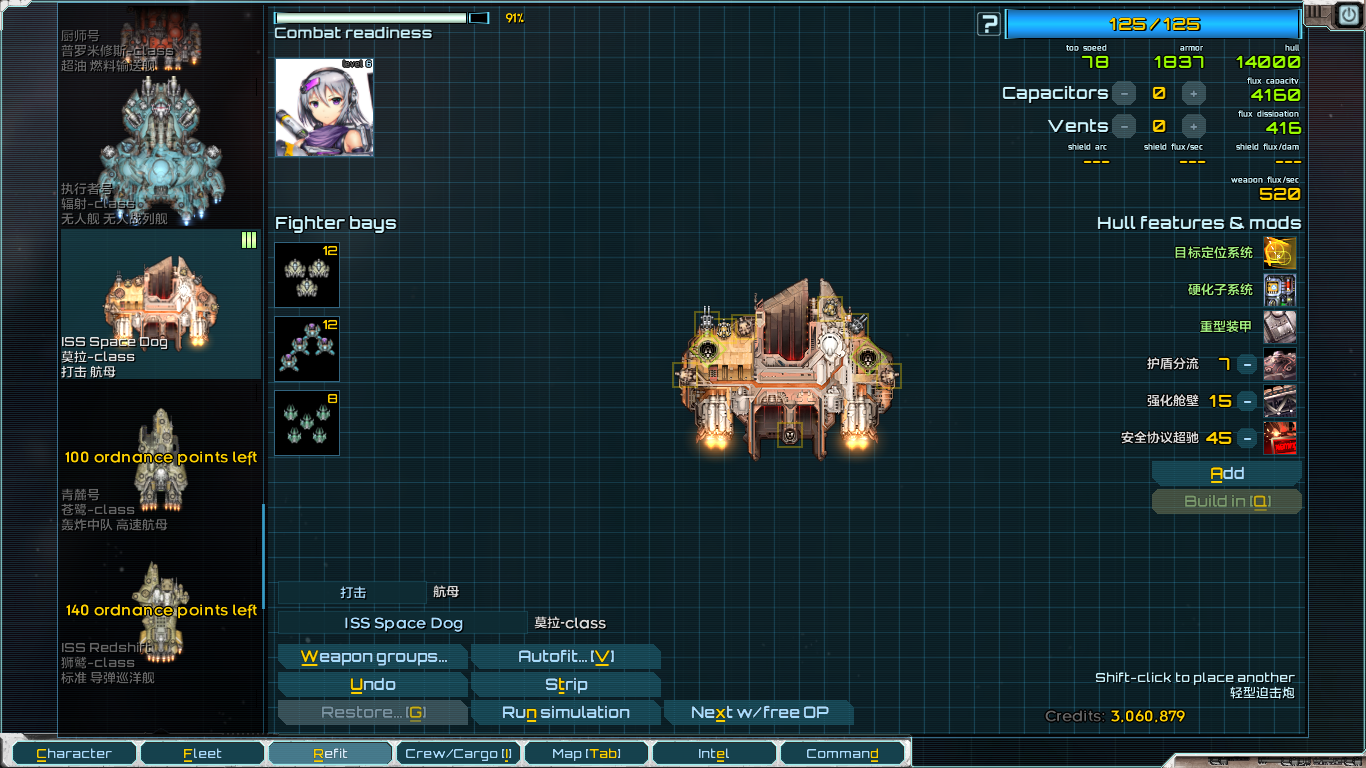Click the Combat readiness progress bar
The width and height of the screenshot is (1366, 768).
point(375,16)
